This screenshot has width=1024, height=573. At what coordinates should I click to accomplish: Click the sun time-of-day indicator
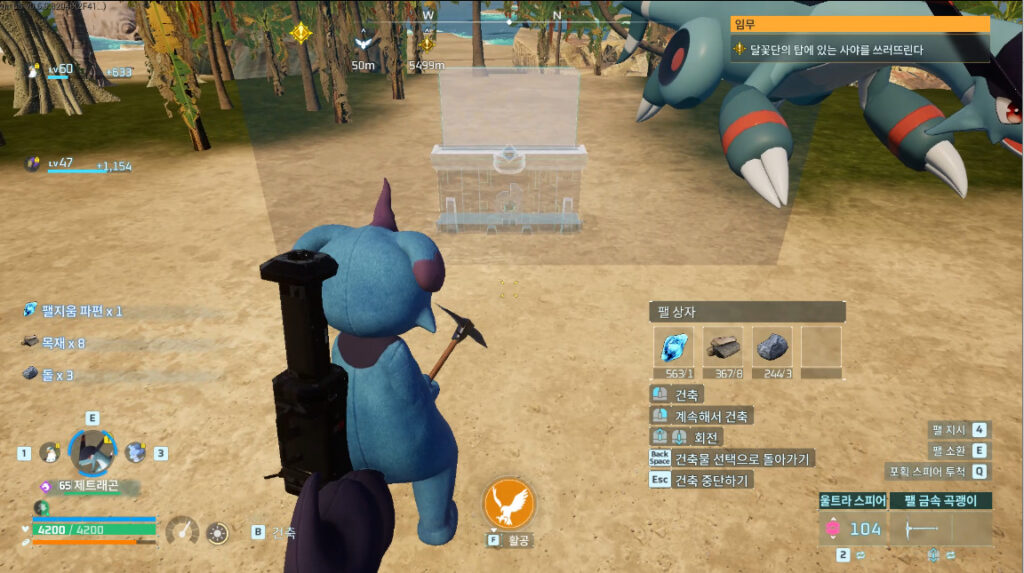pyautogui.click(x=217, y=532)
